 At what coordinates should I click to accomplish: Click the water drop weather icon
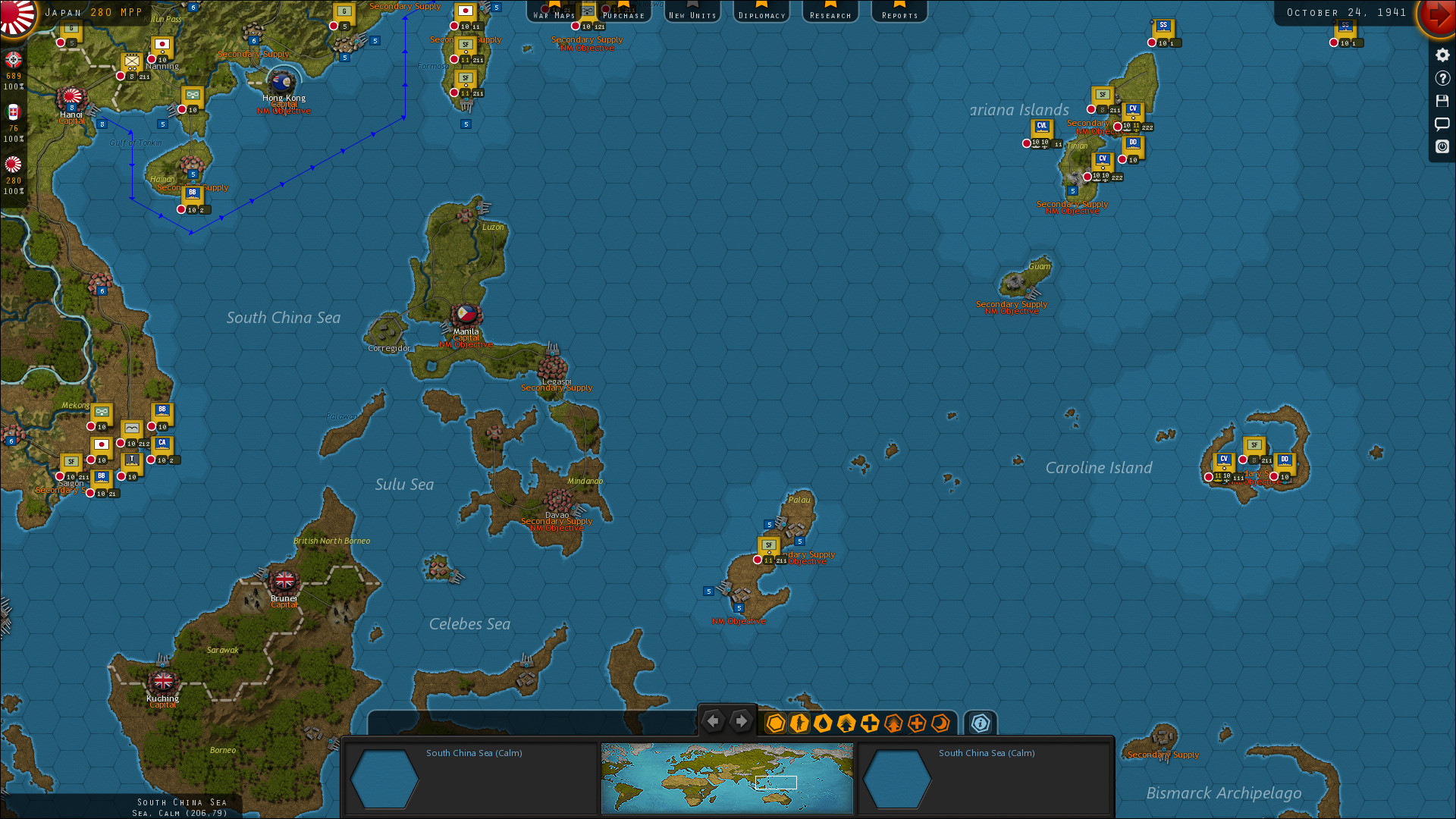(823, 723)
